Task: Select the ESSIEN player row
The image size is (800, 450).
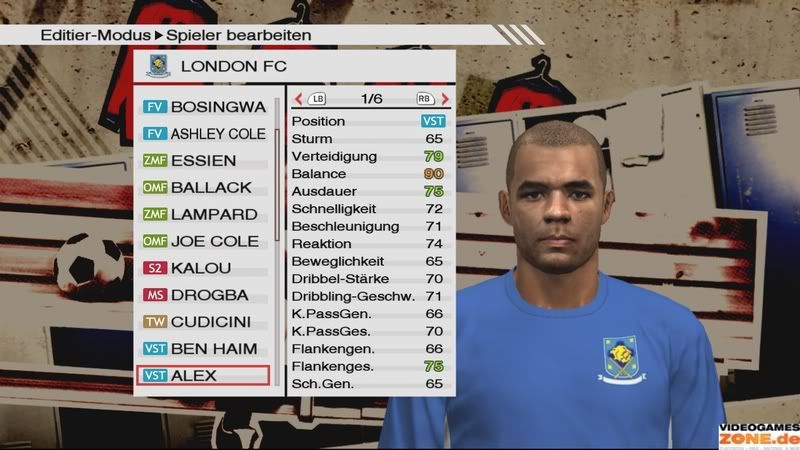Action: pos(203,160)
